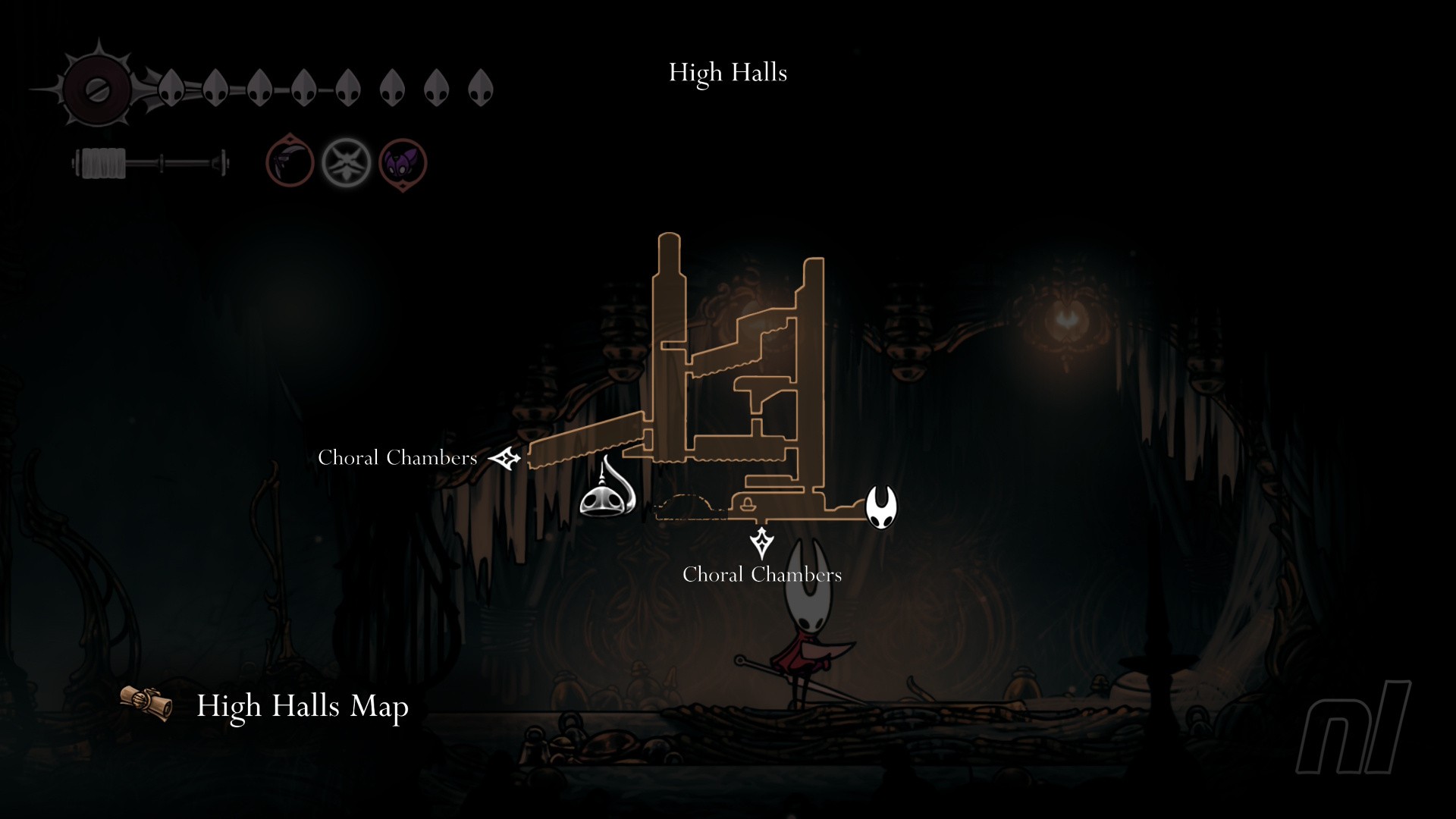
Task: Click the bottom Choral Chambers exit arrow
Action: click(x=761, y=543)
